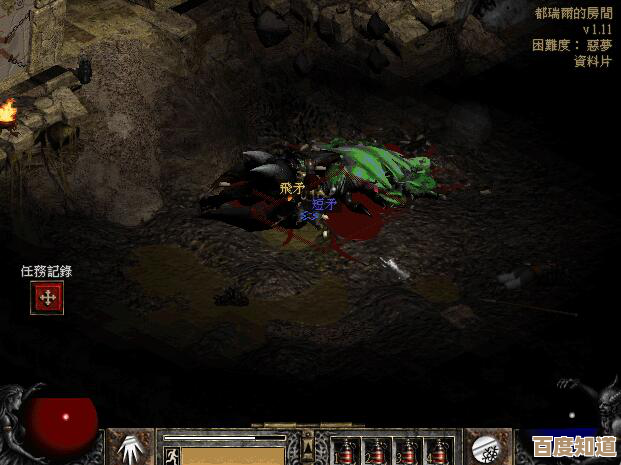621x465 pixels.
Task: Pick up the 短矛 item label
Action: click(324, 204)
